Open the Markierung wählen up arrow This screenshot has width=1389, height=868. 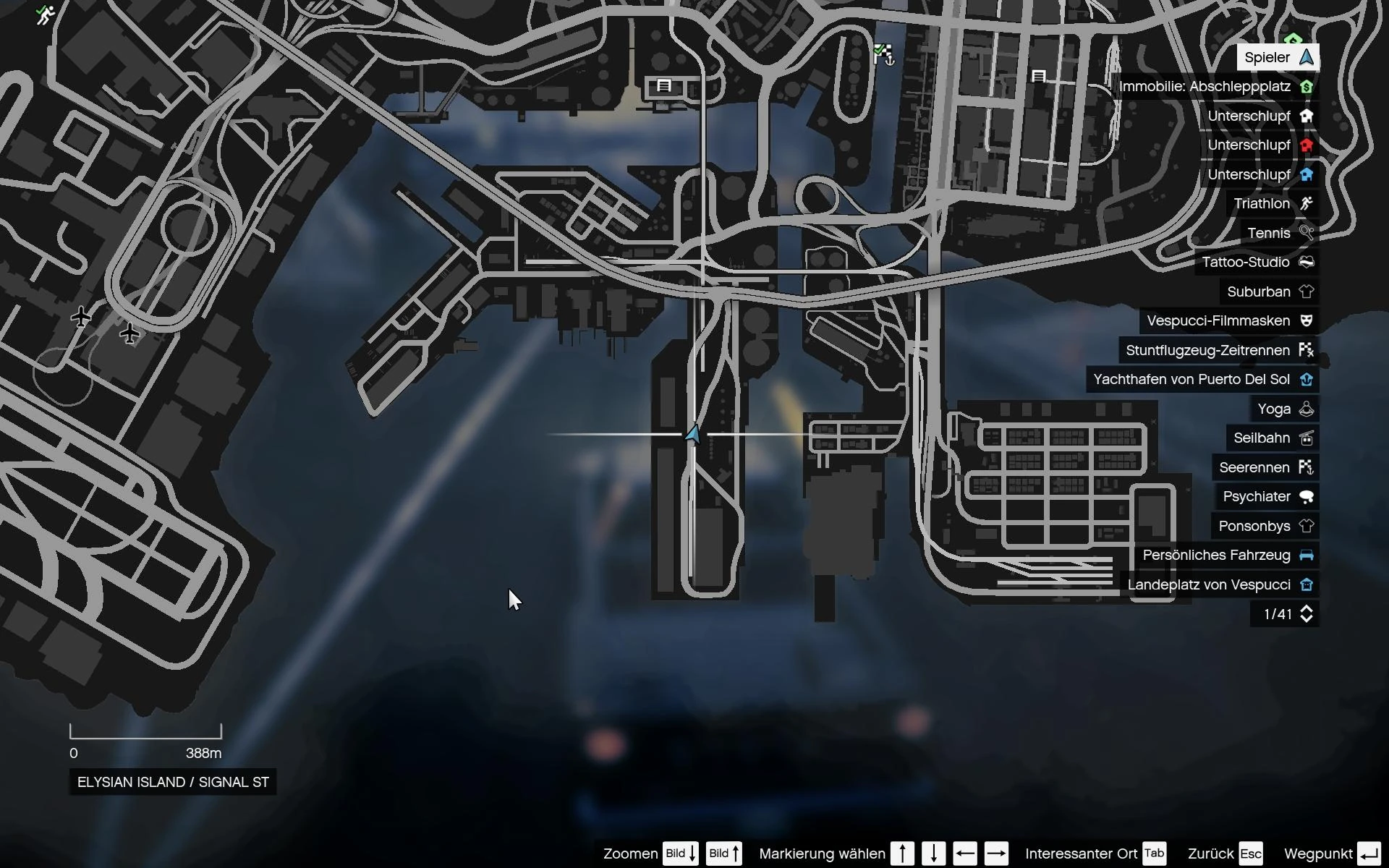pyautogui.click(x=902, y=853)
